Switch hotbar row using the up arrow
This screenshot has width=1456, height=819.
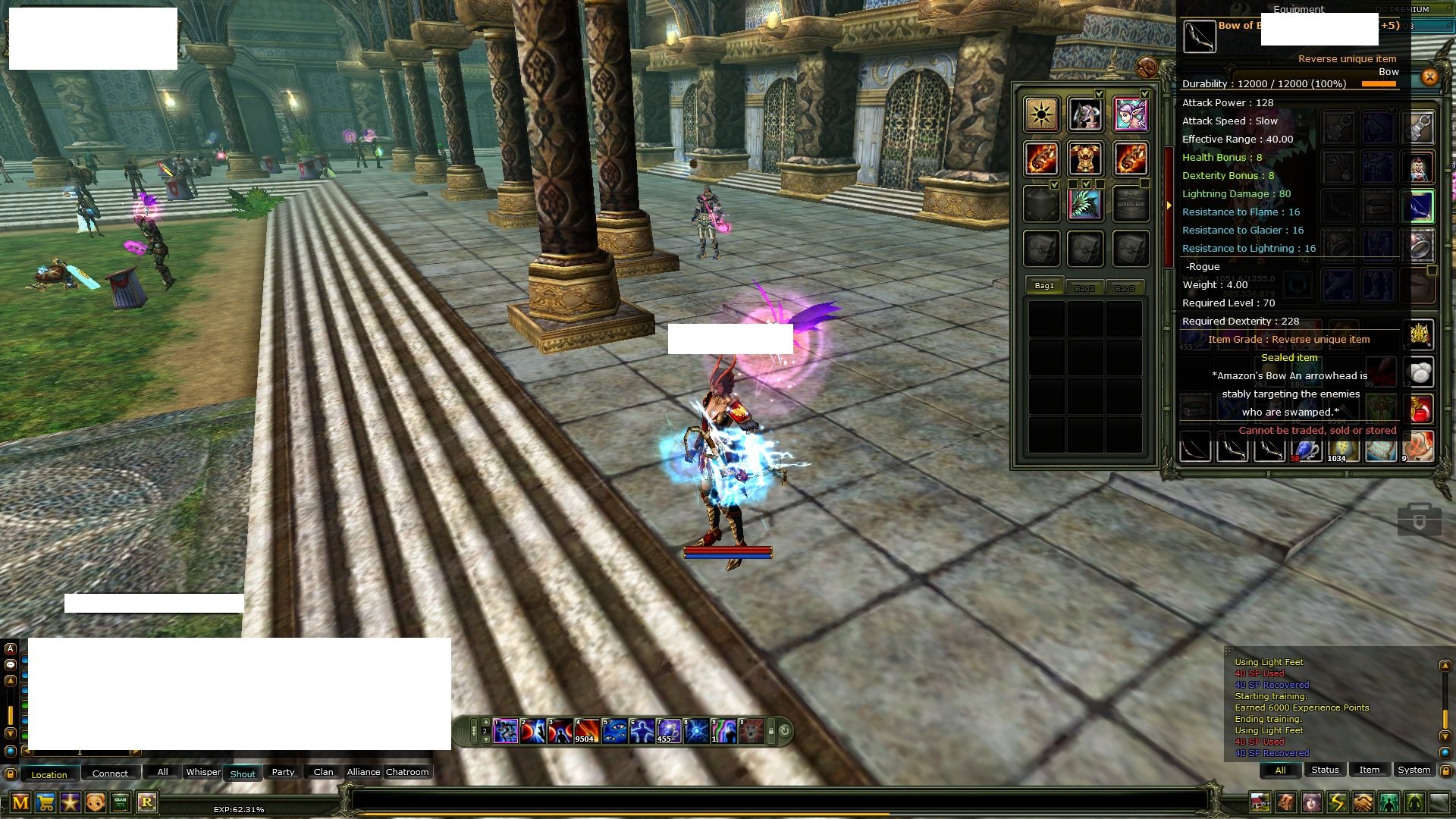pyautogui.click(x=486, y=722)
